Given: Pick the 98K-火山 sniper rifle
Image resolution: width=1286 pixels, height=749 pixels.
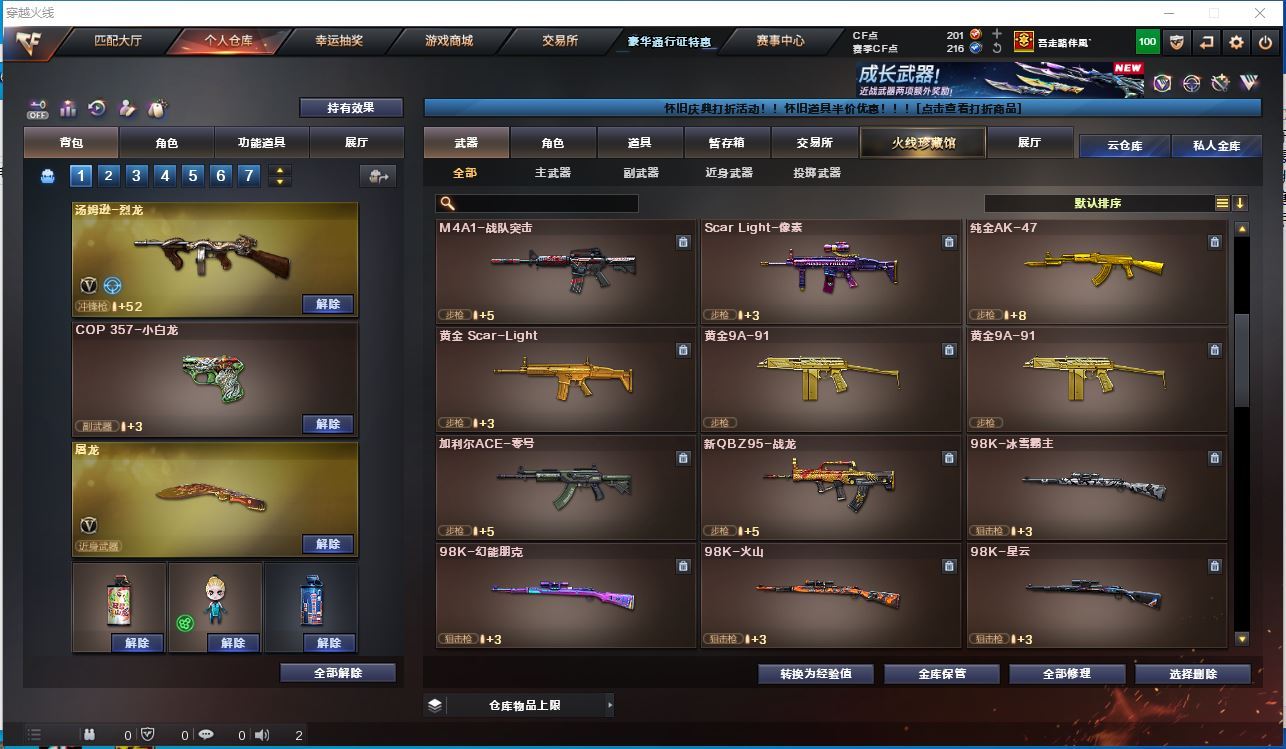Looking at the screenshot, I should [831, 595].
